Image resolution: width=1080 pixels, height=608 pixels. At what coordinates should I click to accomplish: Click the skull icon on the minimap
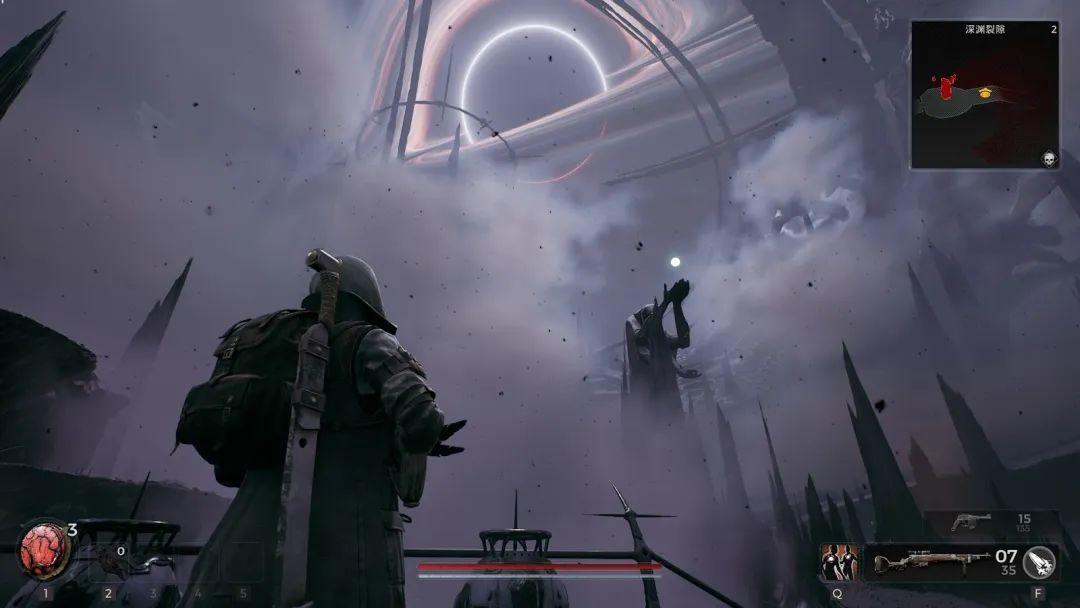coord(1047,158)
